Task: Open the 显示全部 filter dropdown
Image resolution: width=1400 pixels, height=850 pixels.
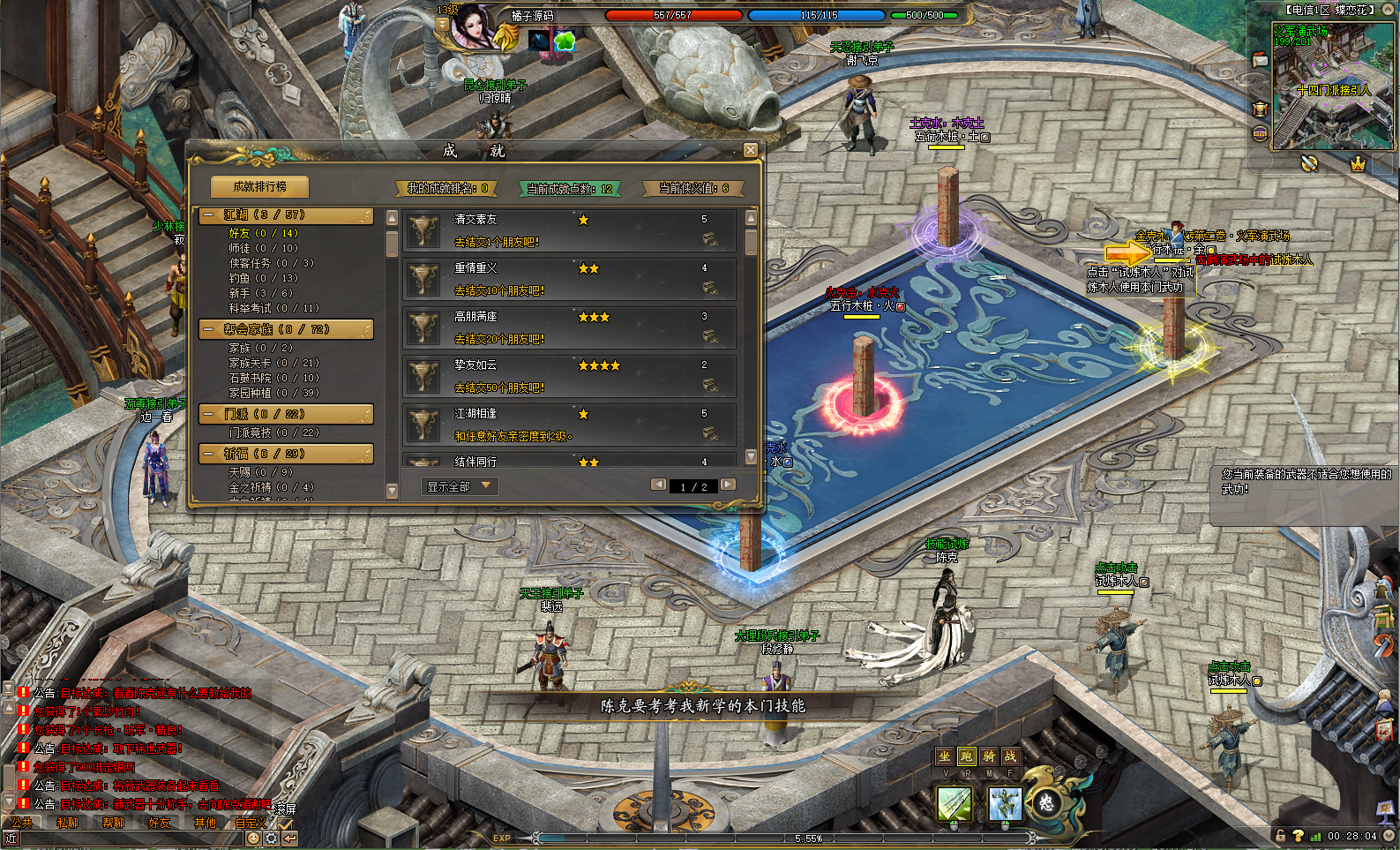Action: (460, 486)
